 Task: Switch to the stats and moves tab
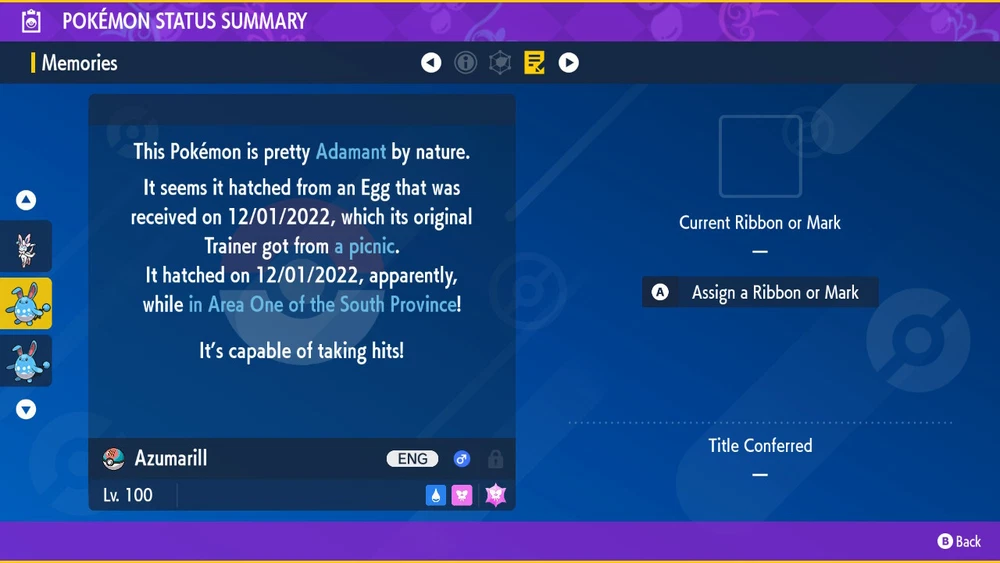click(x=500, y=63)
